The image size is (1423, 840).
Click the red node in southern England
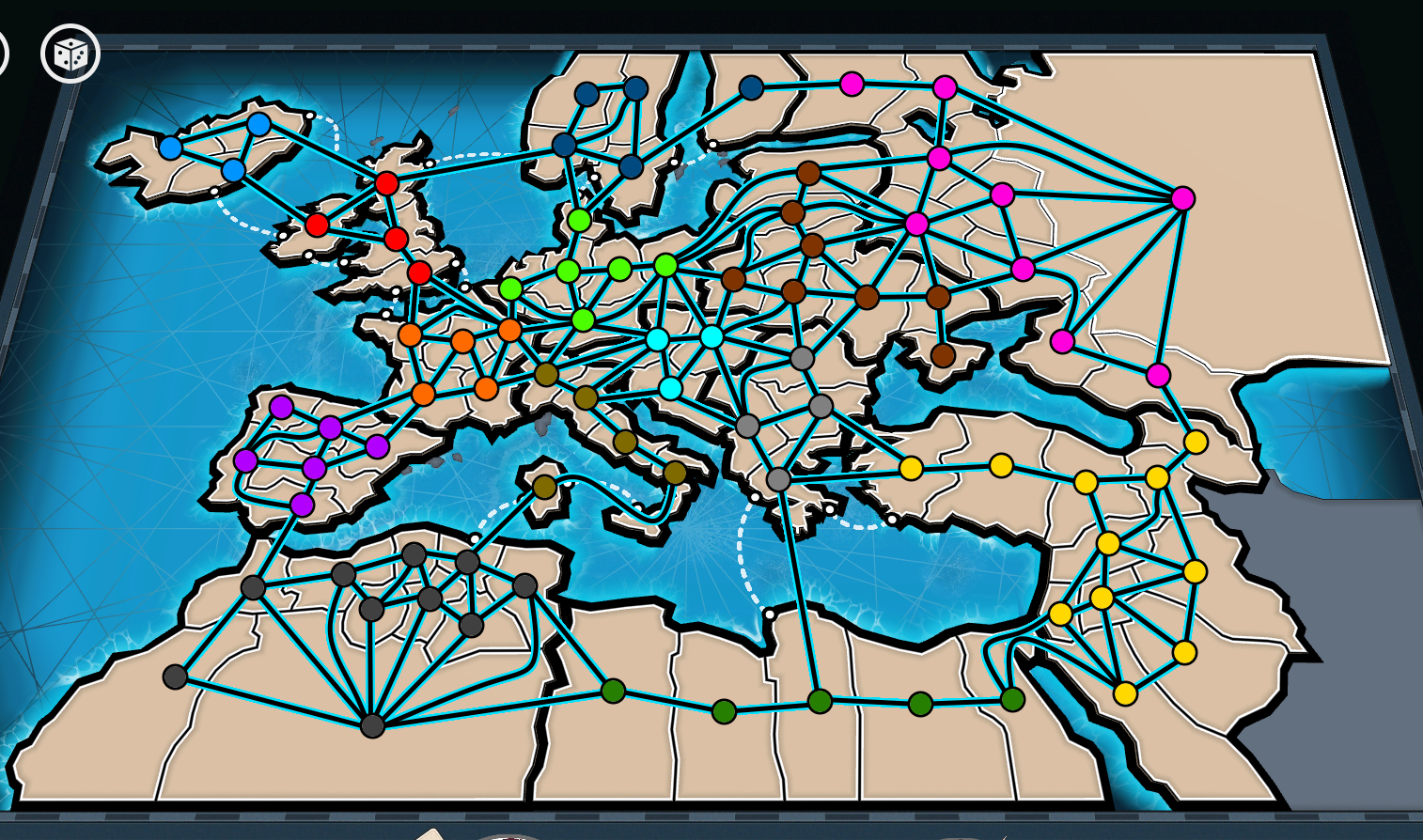click(417, 271)
